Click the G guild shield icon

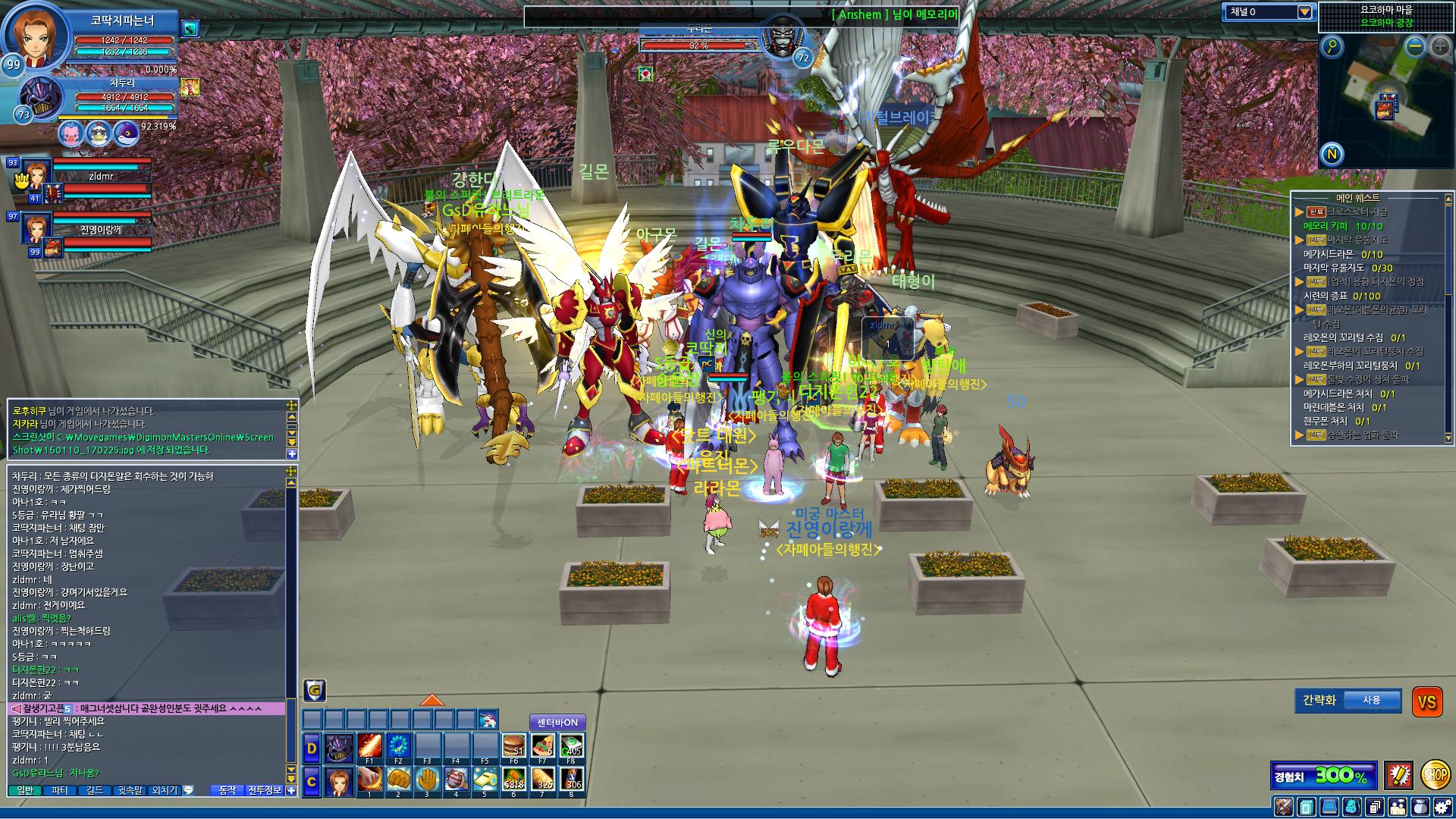[x=315, y=690]
